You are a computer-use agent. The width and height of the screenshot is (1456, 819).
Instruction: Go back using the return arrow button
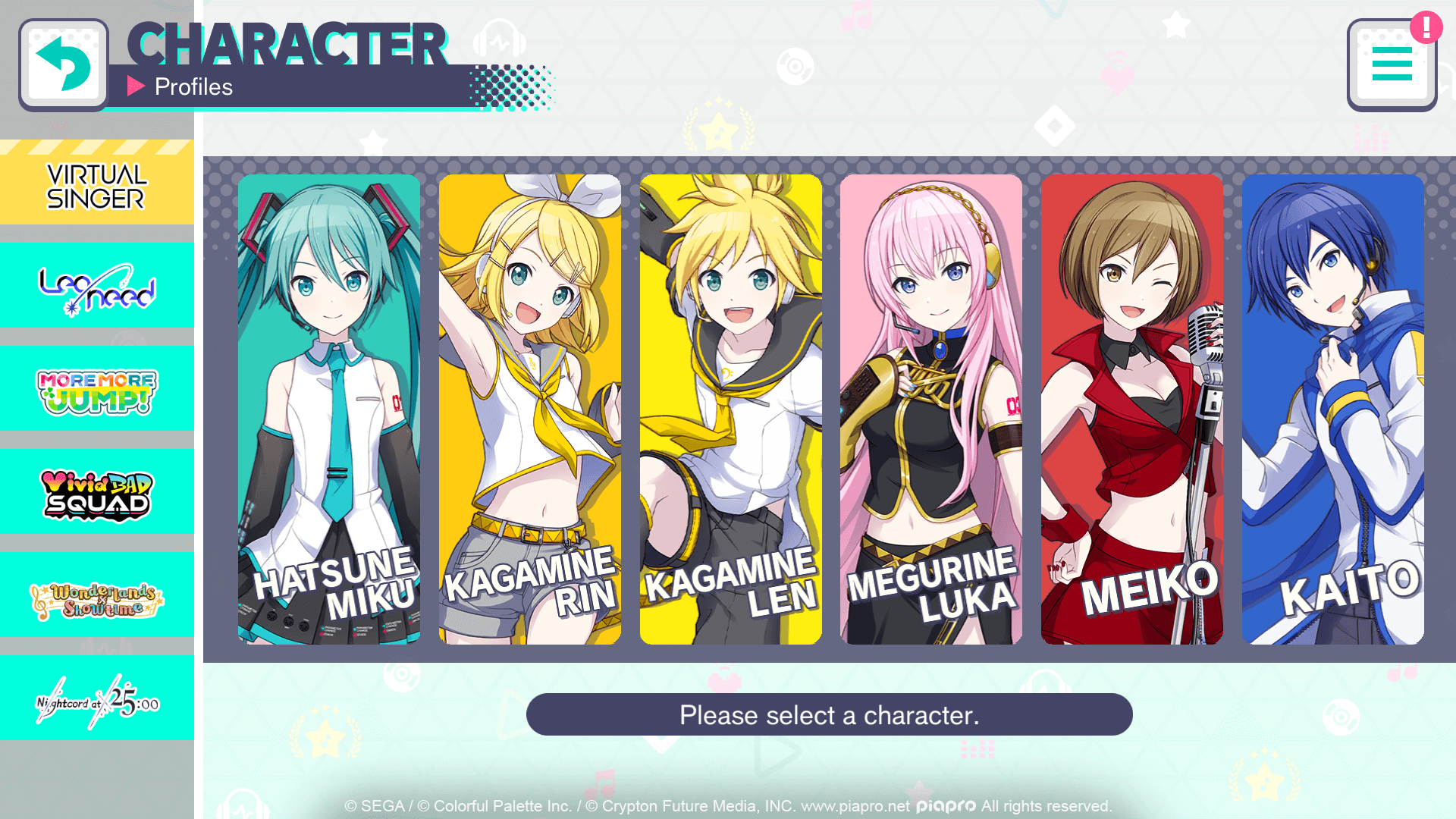tap(64, 65)
